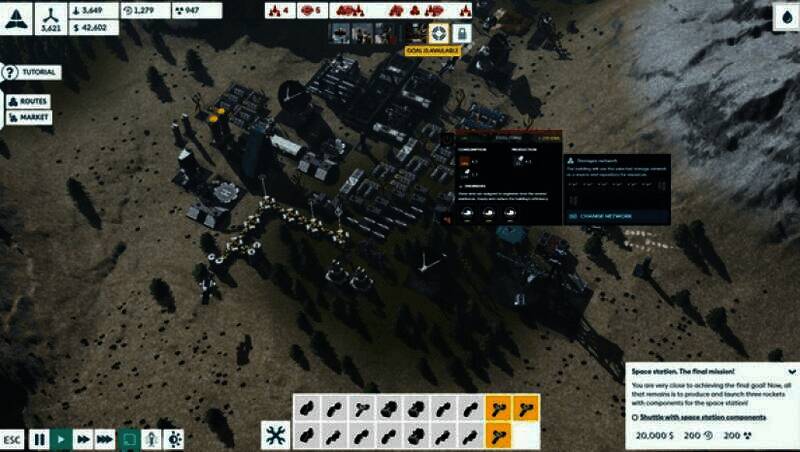Toggle the teal square overlay button

tap(129, 439)
